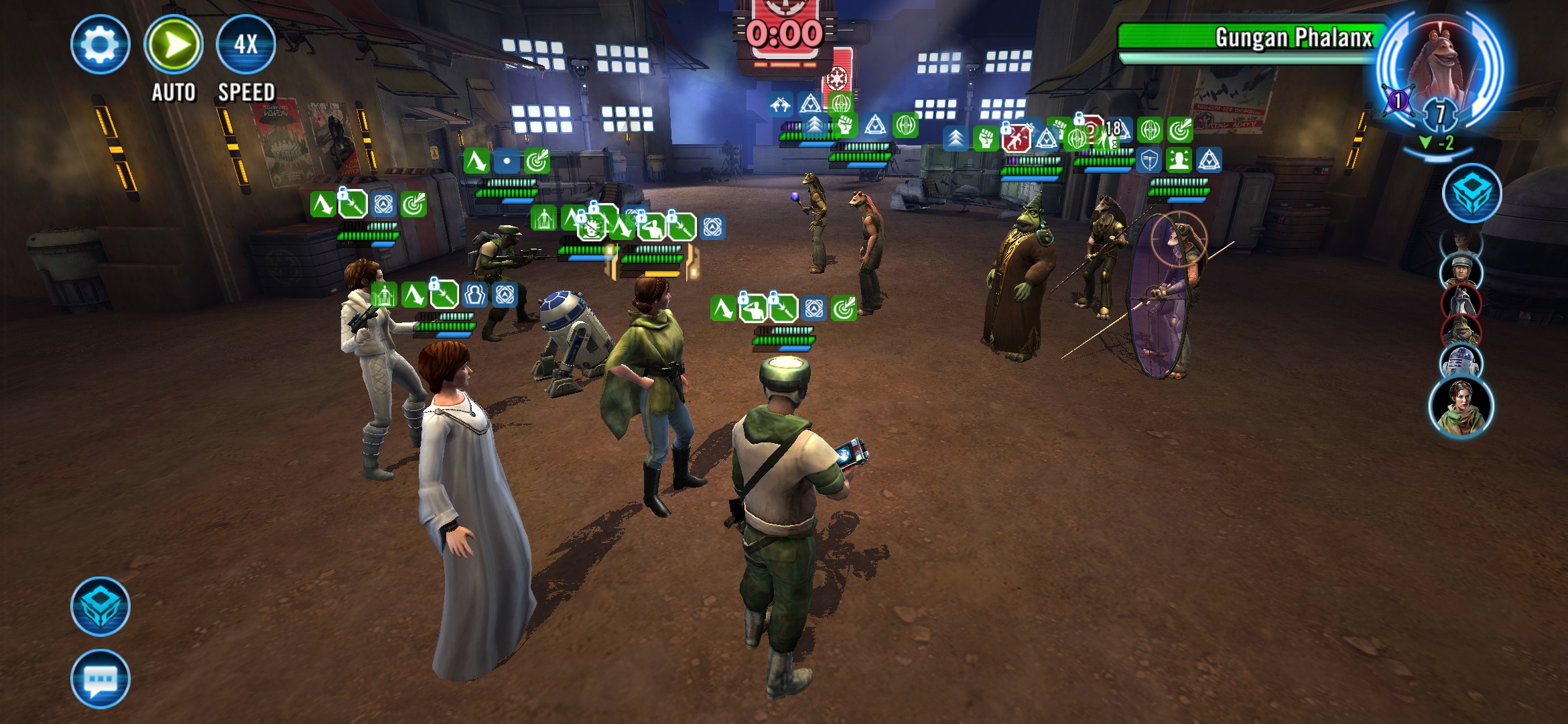This screenshot has height=724, width=1568.
Task: Change the 4X battle speed
Action: pyautogui.click(x=246, y=45)
